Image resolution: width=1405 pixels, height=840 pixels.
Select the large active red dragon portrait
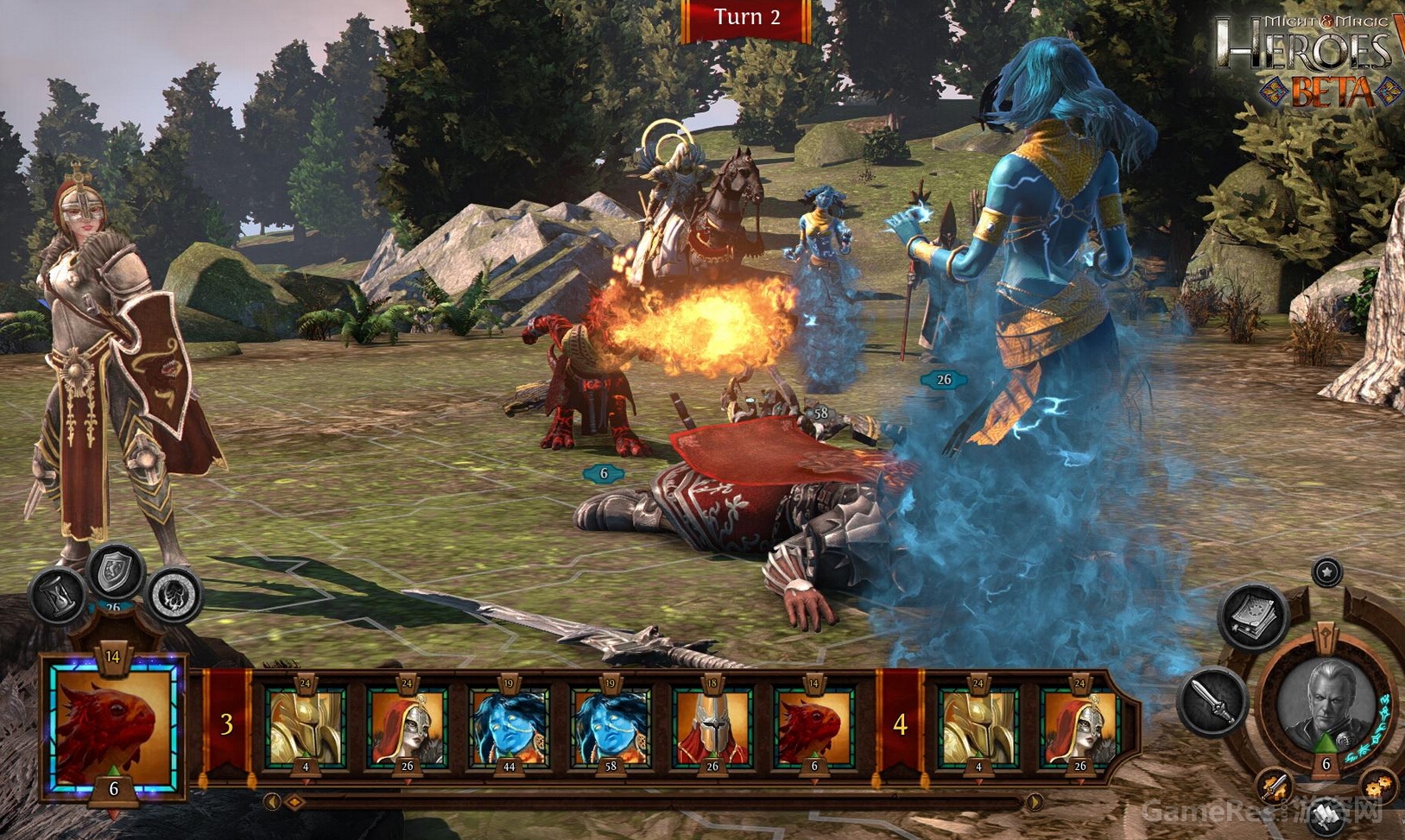click(113, 727)
